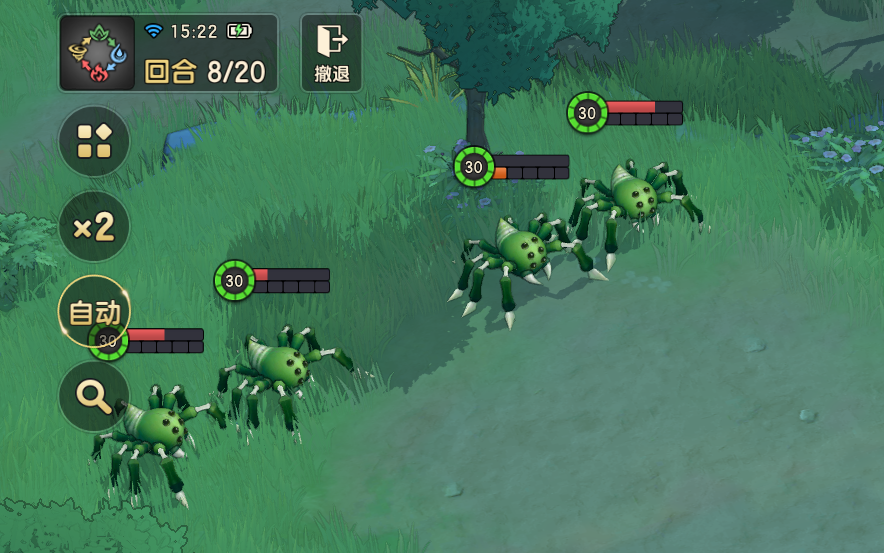
Task: Toggle the ×2 battle speed
Action: click(x=94, y=227)
